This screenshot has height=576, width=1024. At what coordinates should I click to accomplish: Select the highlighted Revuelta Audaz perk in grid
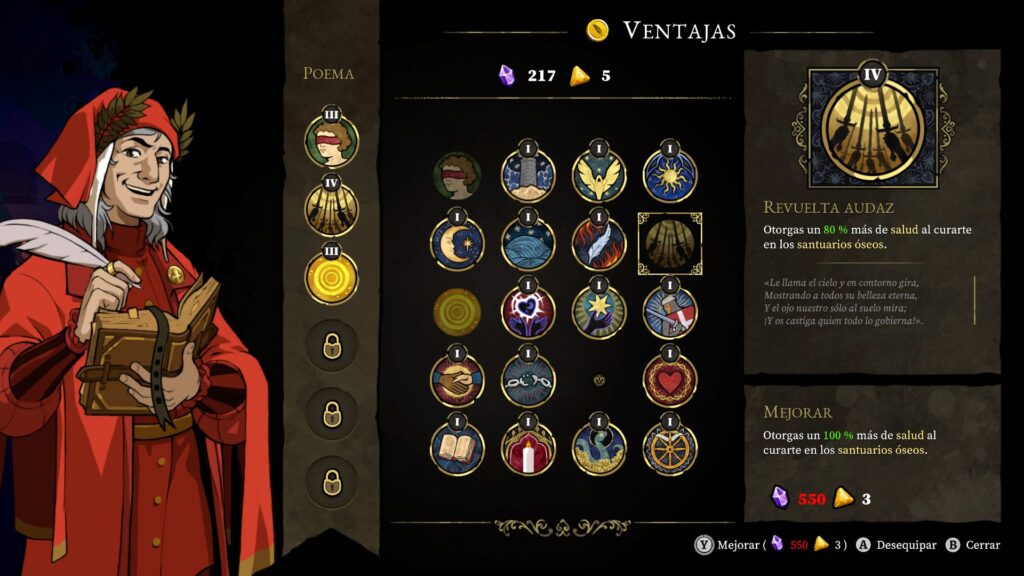(x=670, y=244)
